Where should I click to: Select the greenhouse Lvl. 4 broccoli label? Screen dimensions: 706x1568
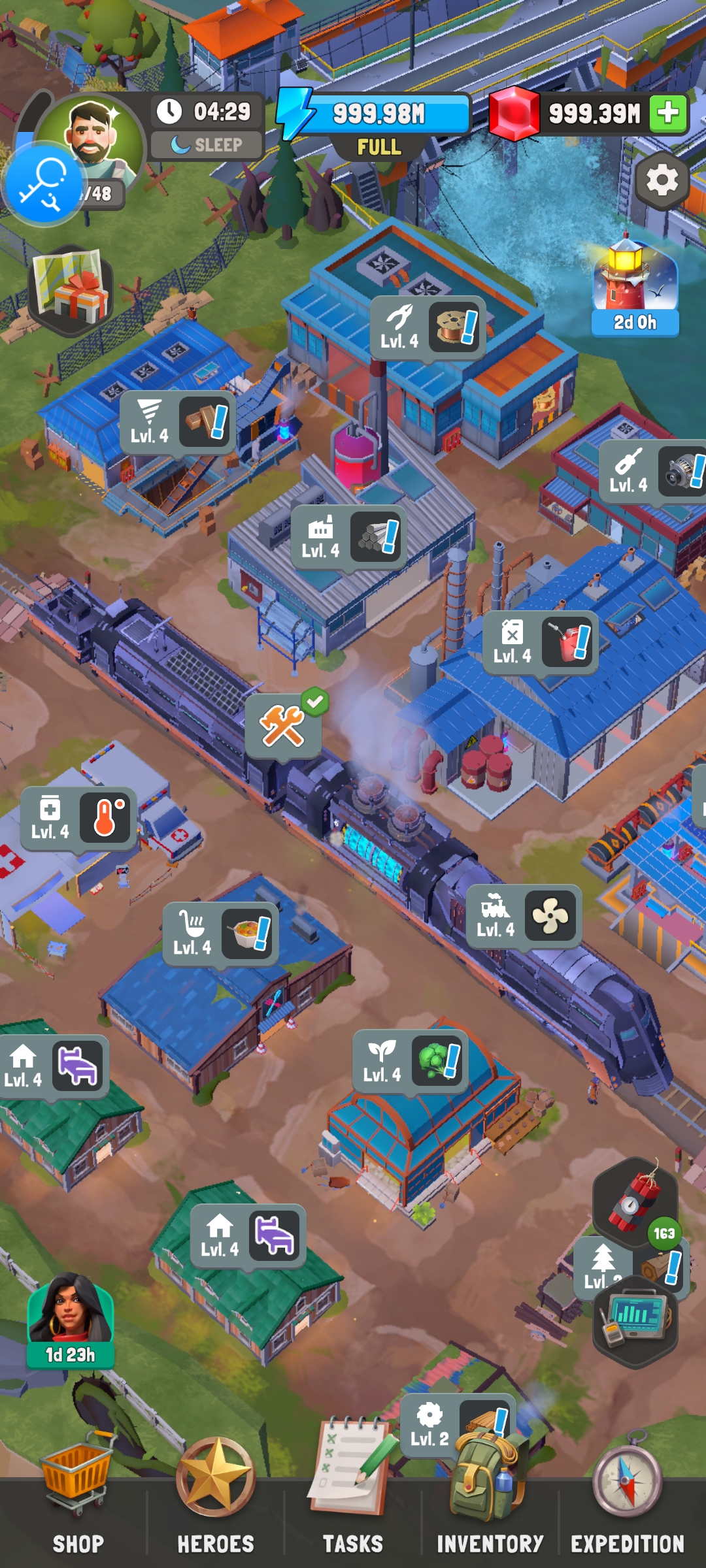pyautogui.click(x=410, y=1061)
